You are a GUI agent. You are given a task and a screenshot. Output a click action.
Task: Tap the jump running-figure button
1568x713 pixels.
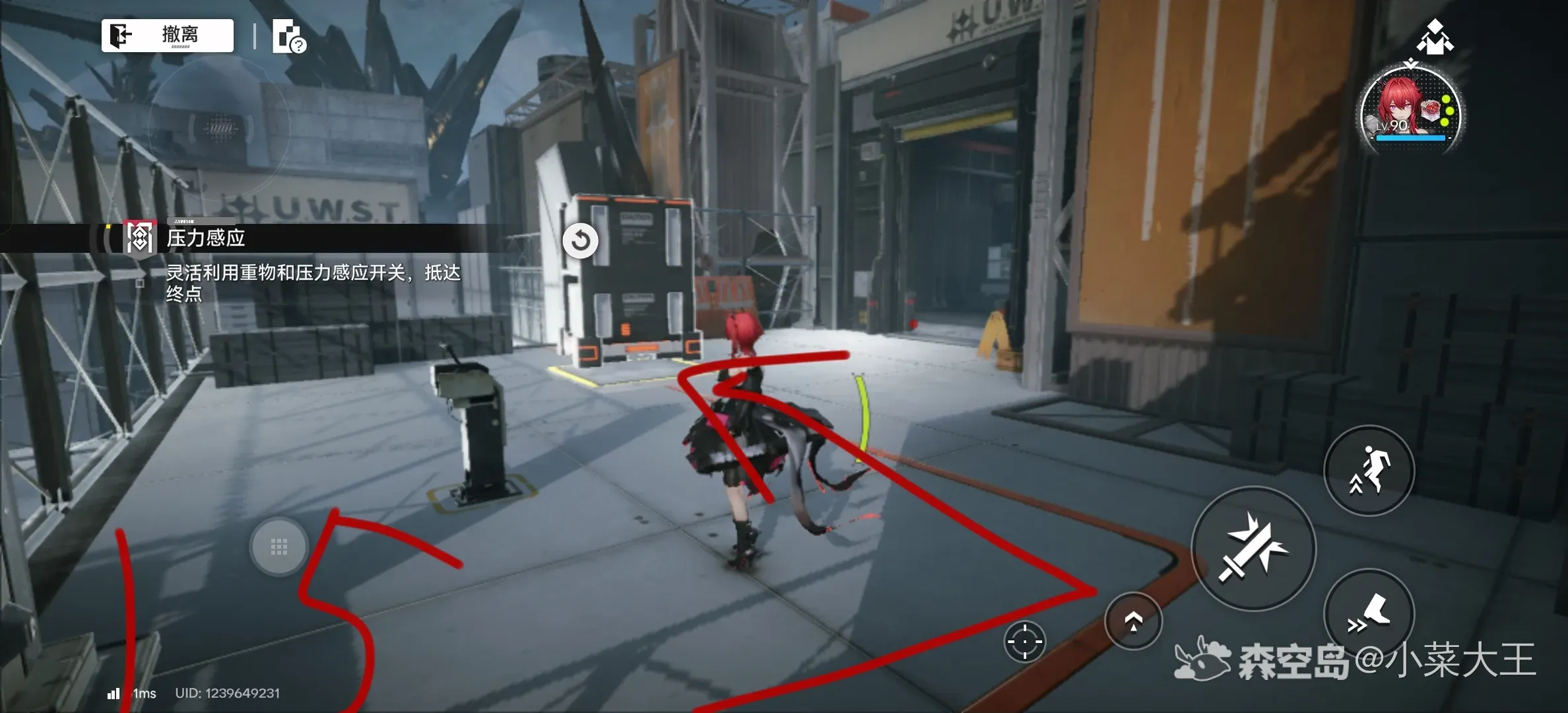coord(1369,470)
